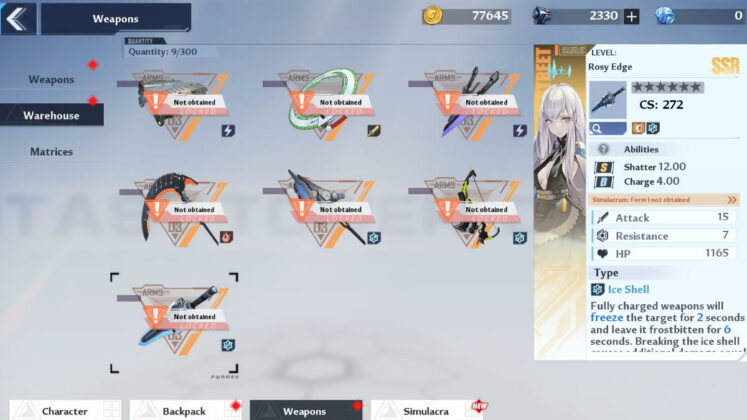Select the Warehouse side category
This screenshot has width=747, height=420.
click(51, 115)
